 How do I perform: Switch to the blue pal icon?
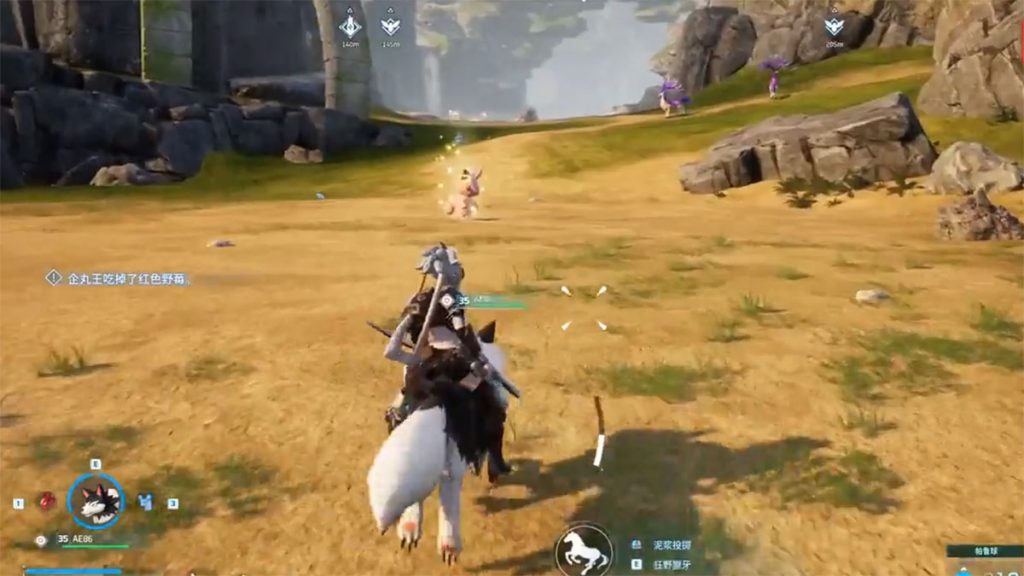click(146, 502)
